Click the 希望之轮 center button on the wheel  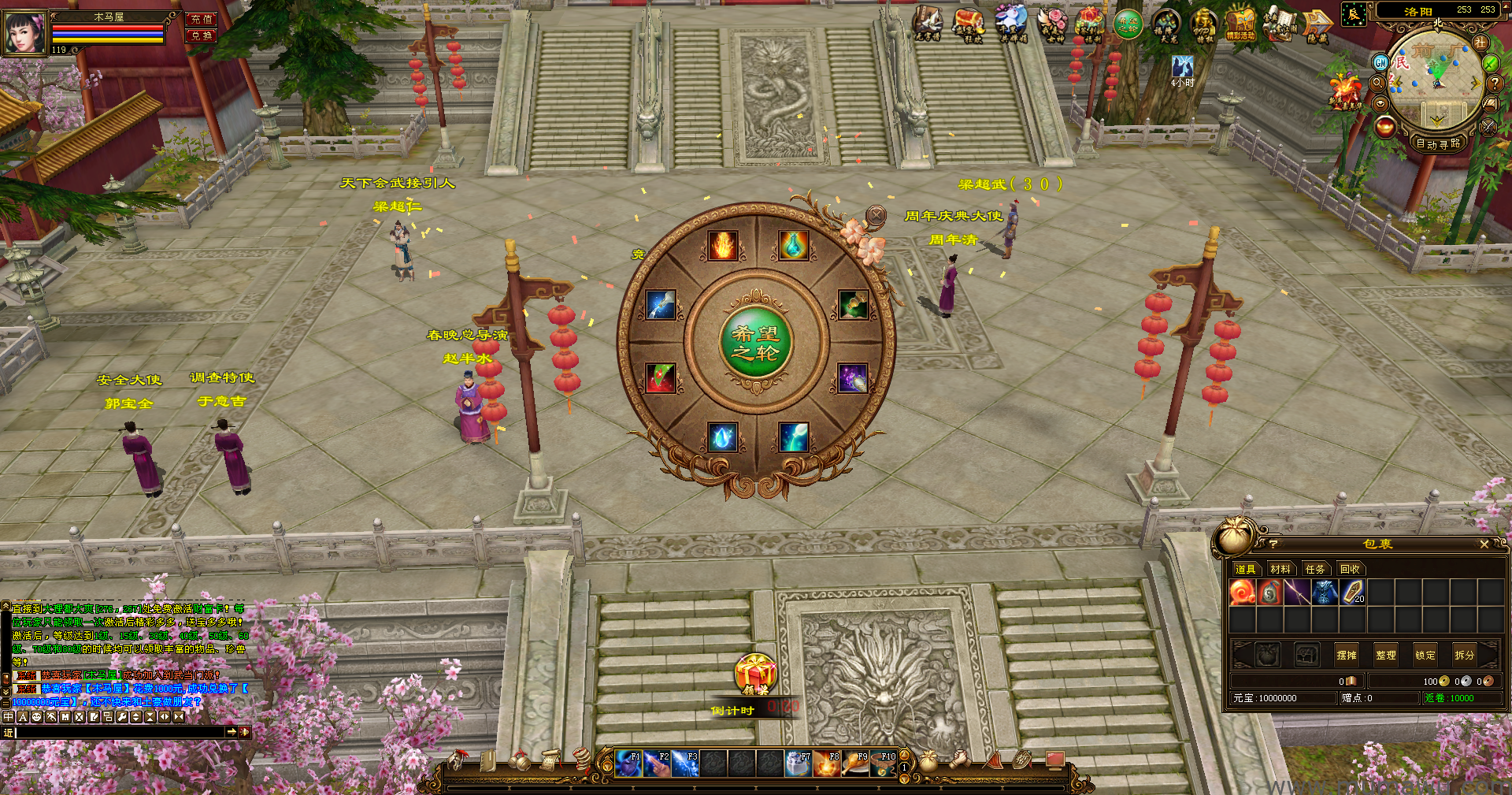coord(756,343)
